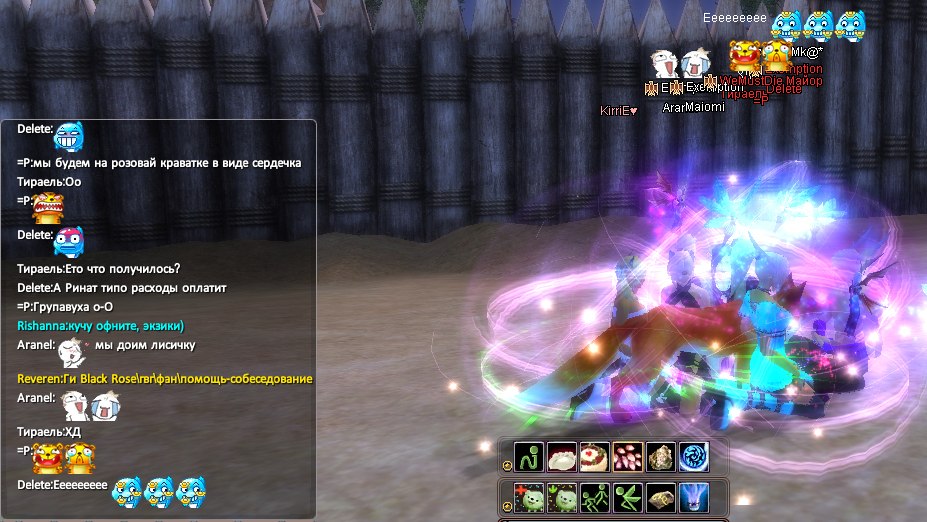Use the white dumplings item in the hotbar
This screenshot has width=927, height=522.
tap(562, 455)
